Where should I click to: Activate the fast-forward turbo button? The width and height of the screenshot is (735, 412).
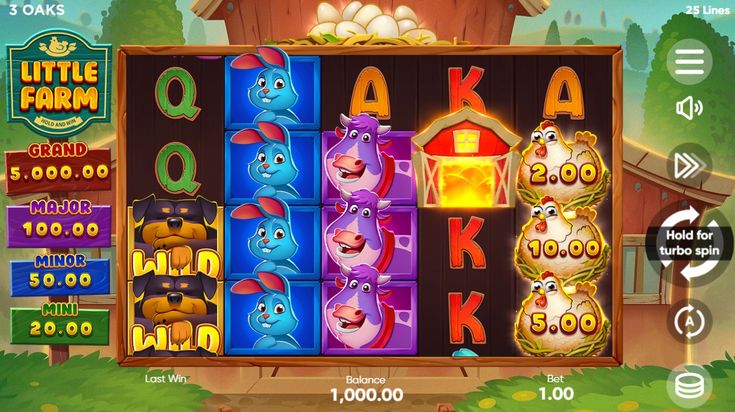[x=689, y=166]
